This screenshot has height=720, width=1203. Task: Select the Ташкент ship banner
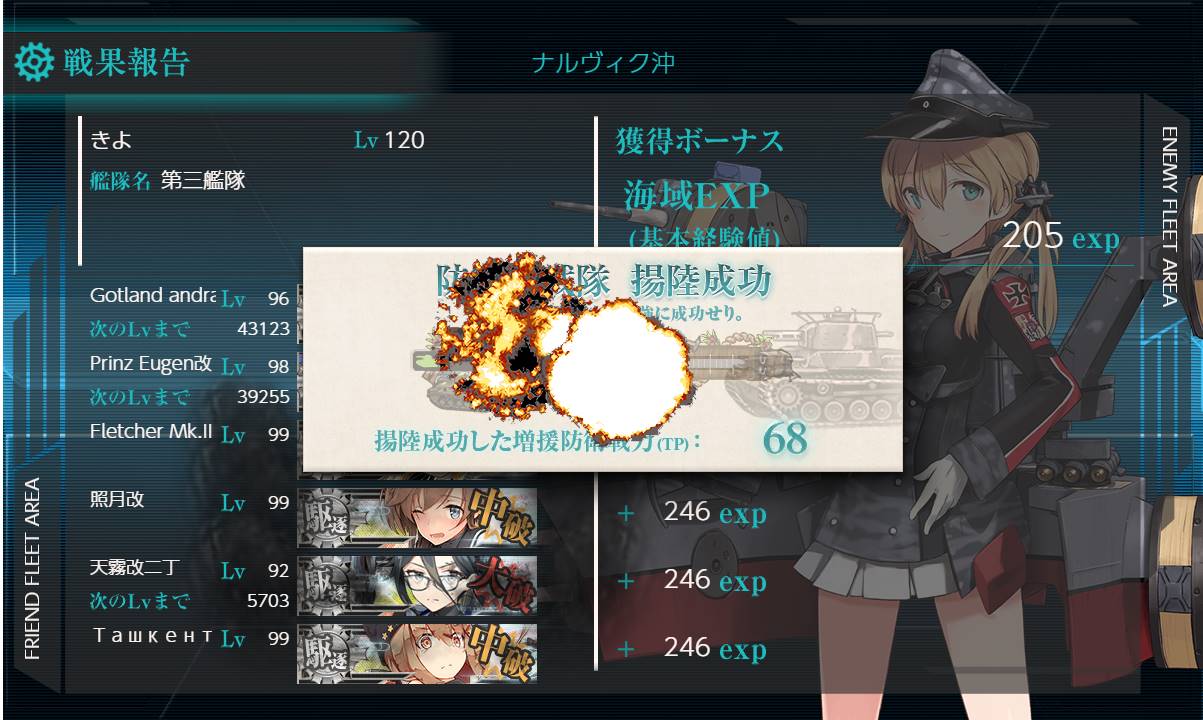(x=417, y=653)
